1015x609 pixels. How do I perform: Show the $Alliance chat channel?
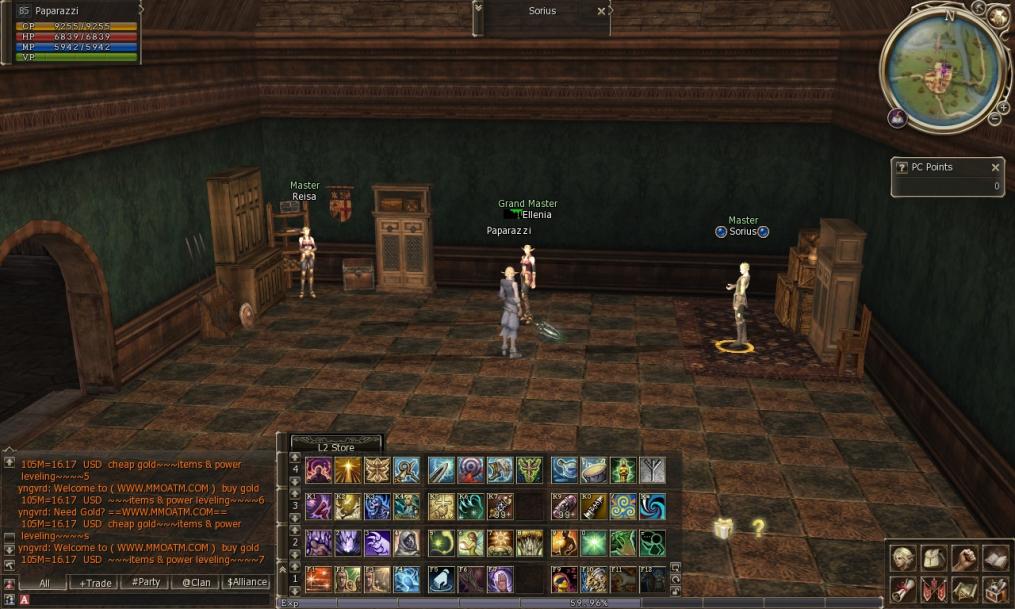[x=247, y=582]
